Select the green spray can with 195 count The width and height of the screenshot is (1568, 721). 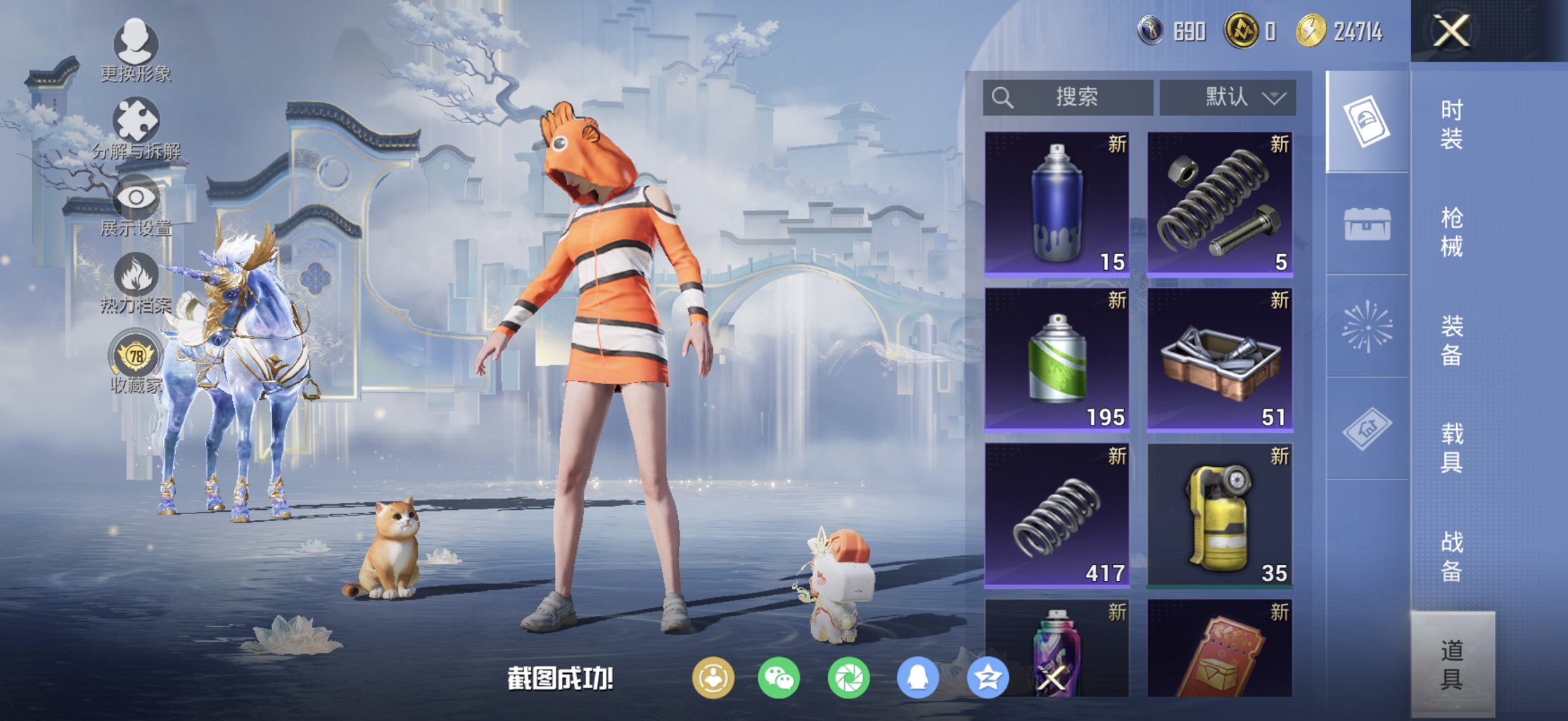pos(1057,359)
